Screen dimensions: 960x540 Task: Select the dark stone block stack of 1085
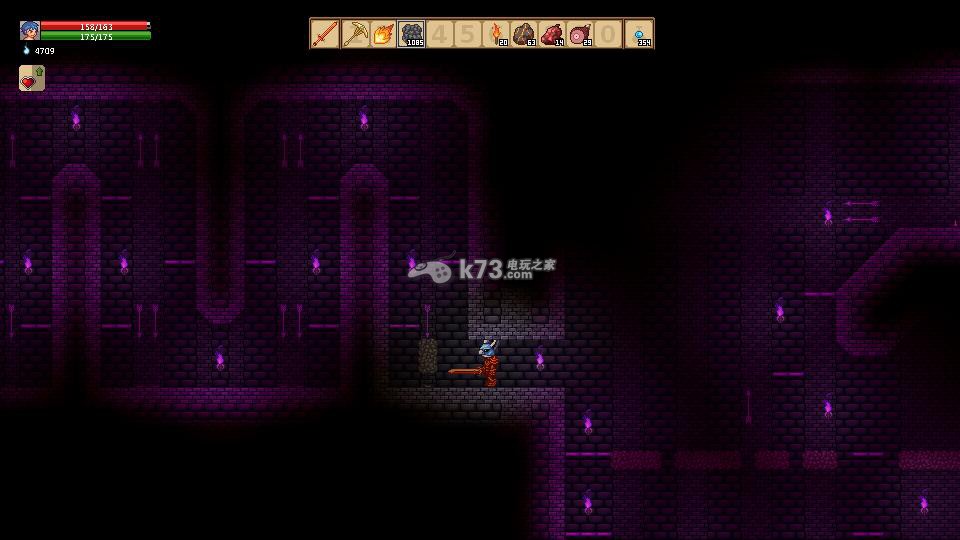(x=411, y=34)
